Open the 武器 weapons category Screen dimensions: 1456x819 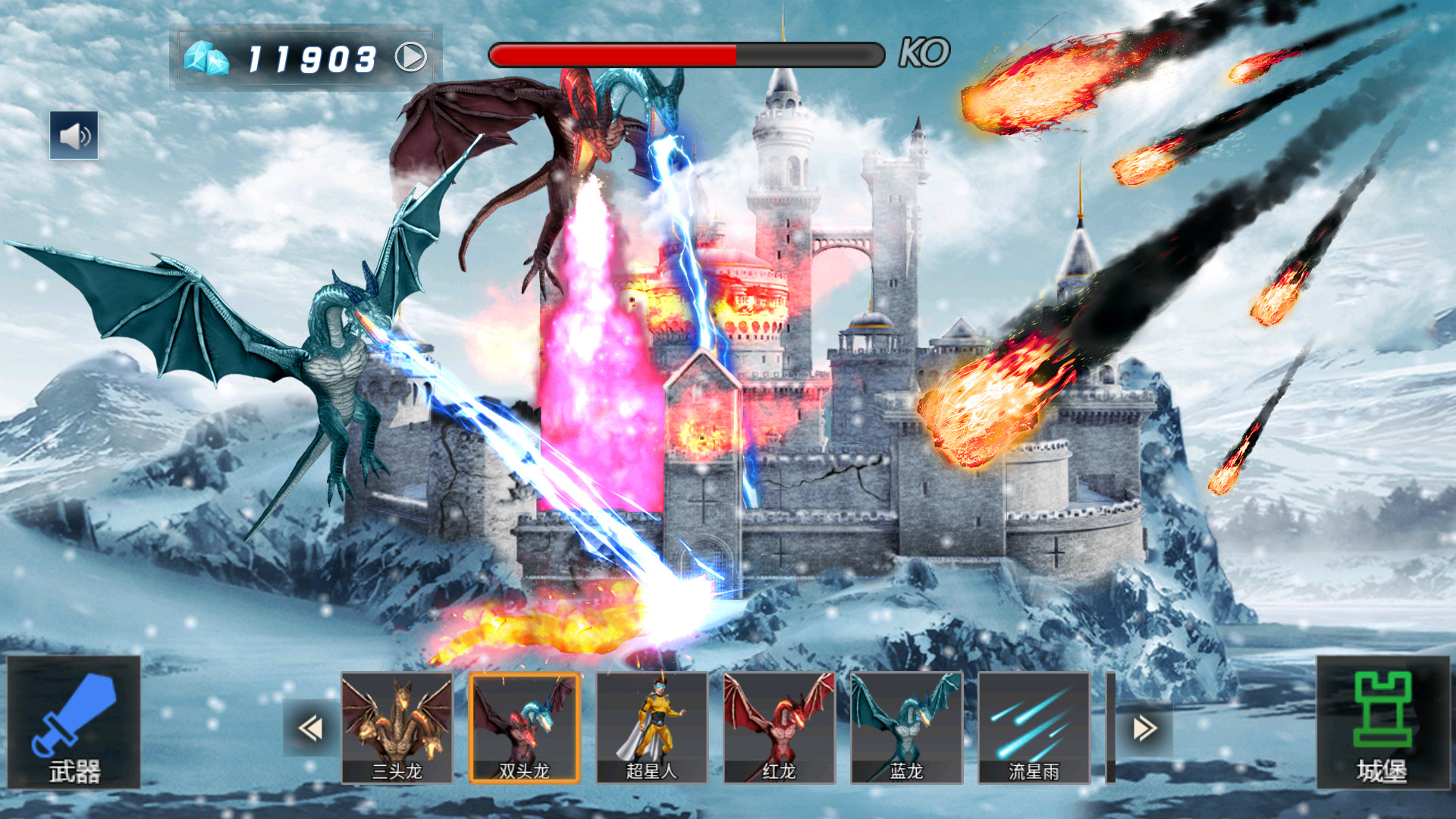pos(74,723)
